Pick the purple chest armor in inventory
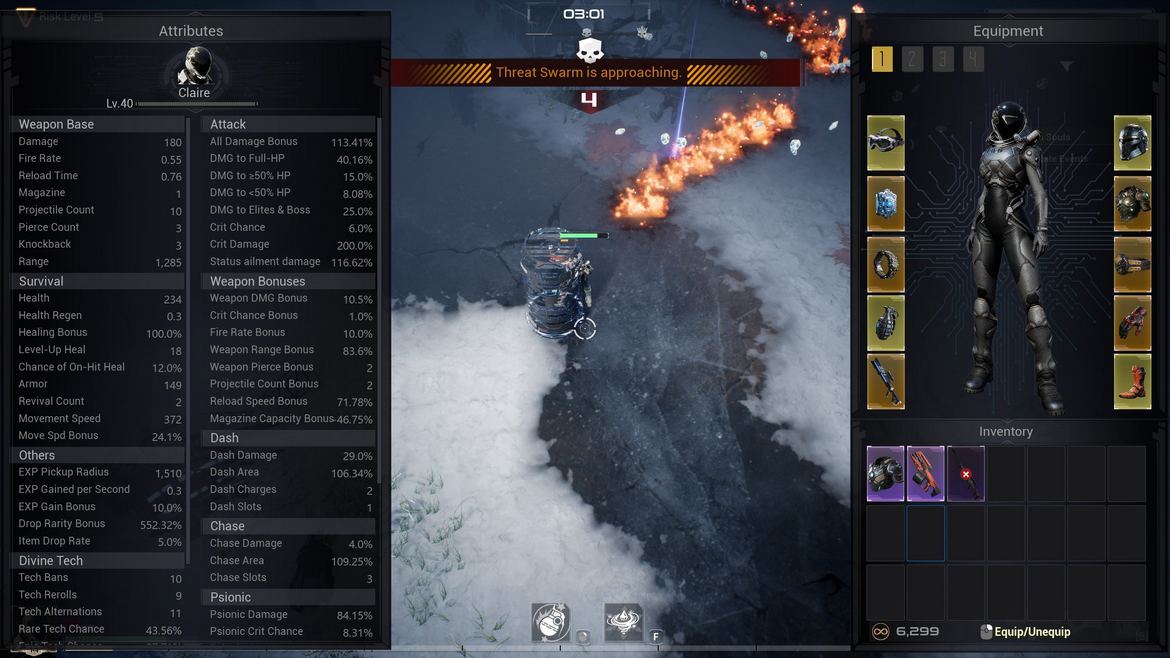Image resolution: width=1170 pixels, height=658 pixels. point(885,473)
